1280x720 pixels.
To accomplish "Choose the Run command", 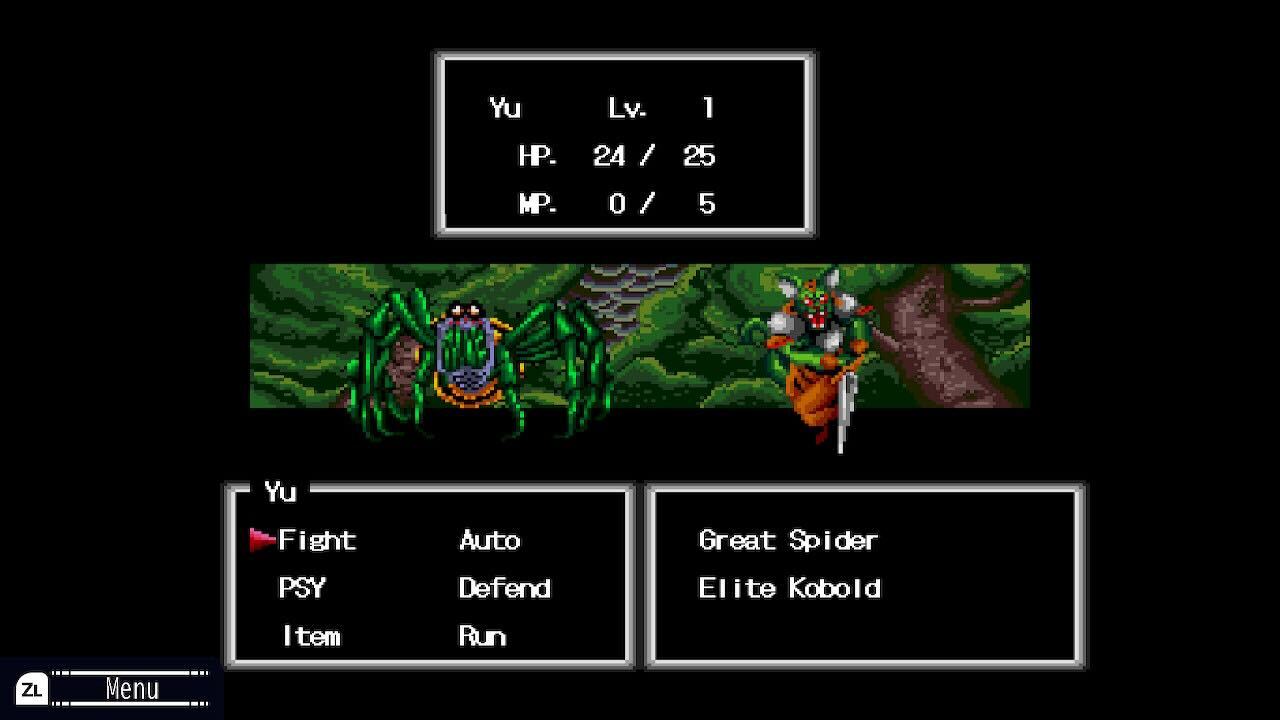I will (482, 636).
